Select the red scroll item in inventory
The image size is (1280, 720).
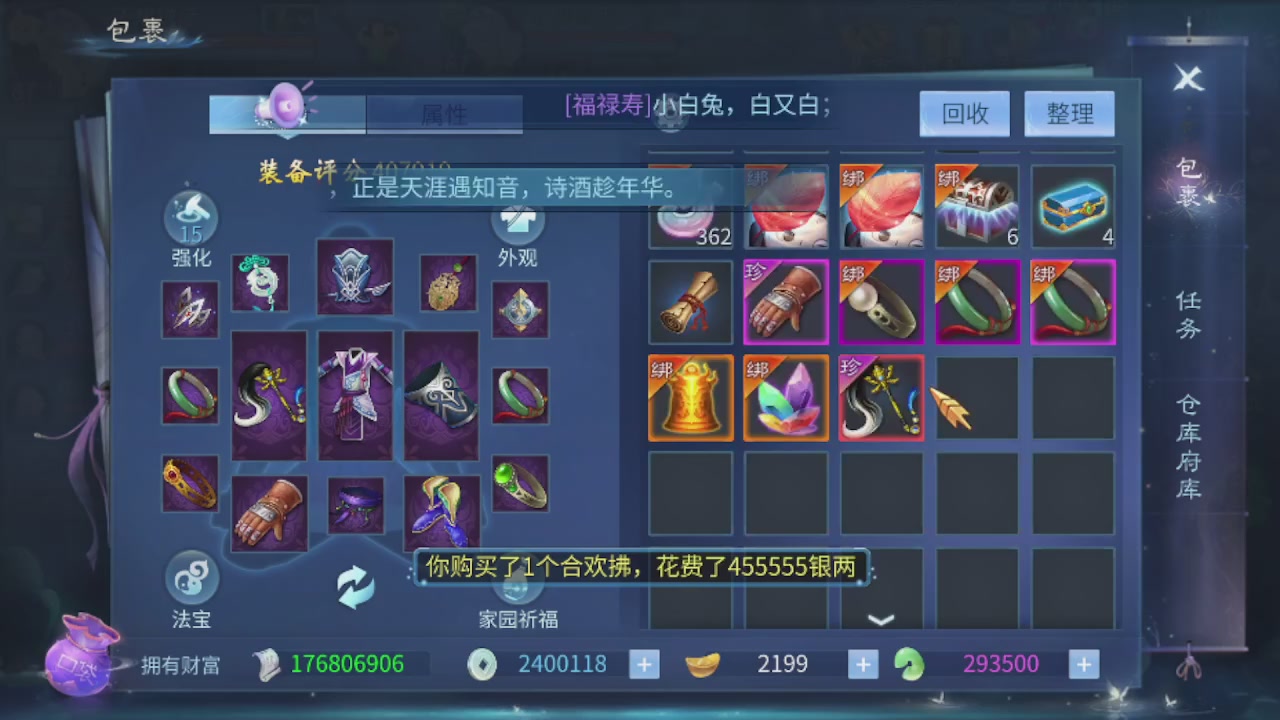pyautogui.click(x=690, y=302)
